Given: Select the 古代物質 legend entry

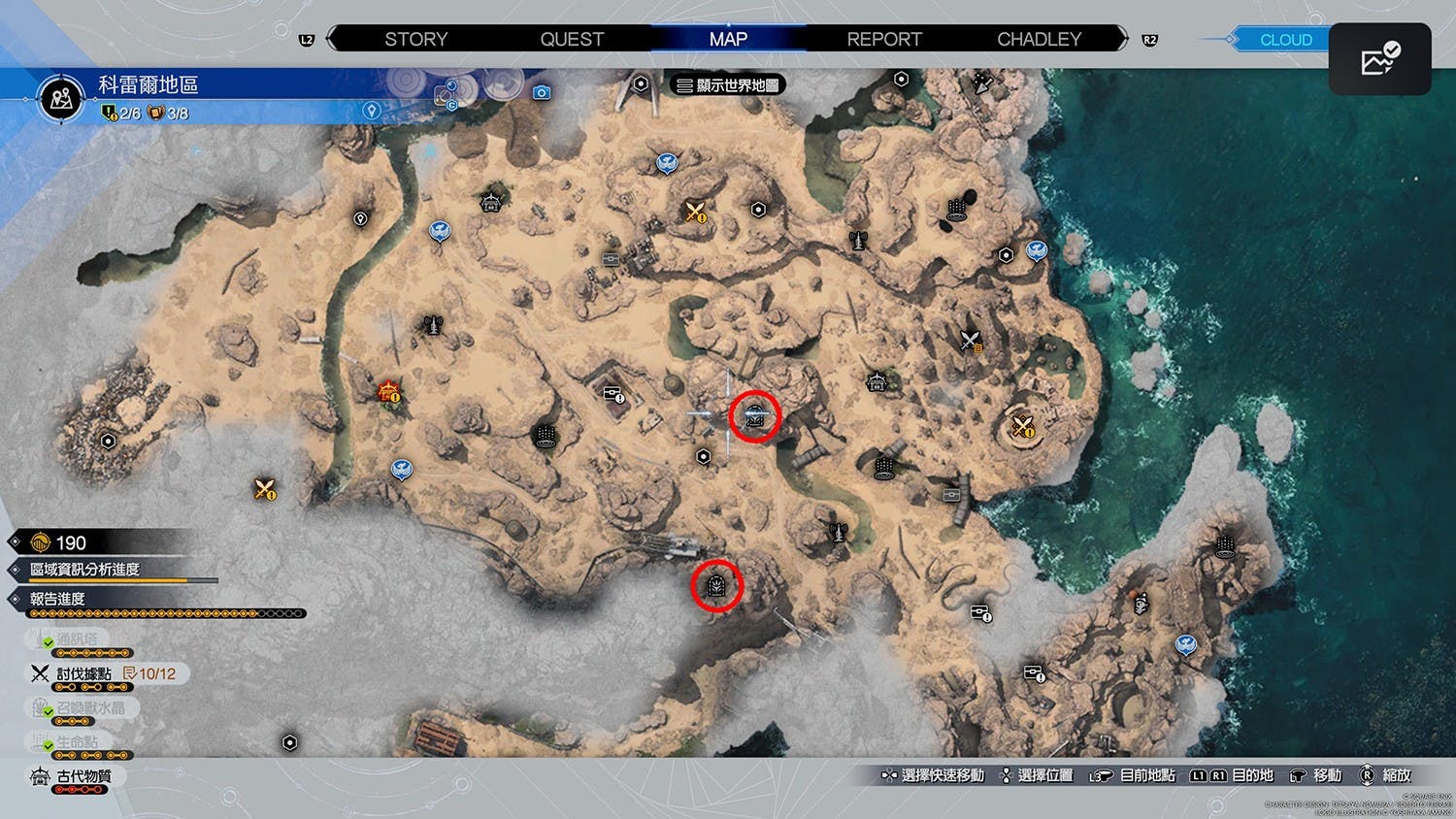Looking at the screenshot, I should pos(83,776).
